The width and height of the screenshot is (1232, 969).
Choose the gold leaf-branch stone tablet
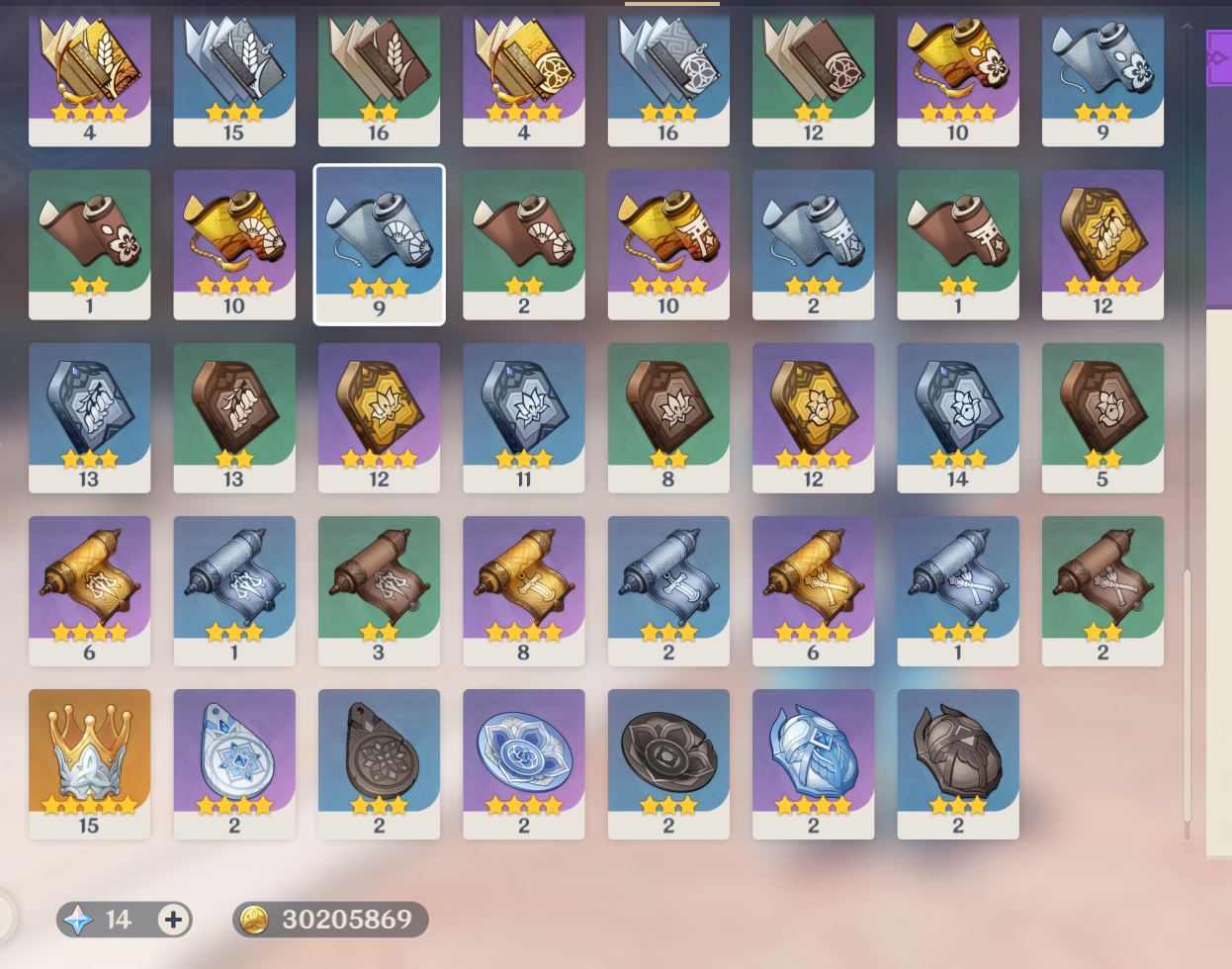[x=1102, y=244]
